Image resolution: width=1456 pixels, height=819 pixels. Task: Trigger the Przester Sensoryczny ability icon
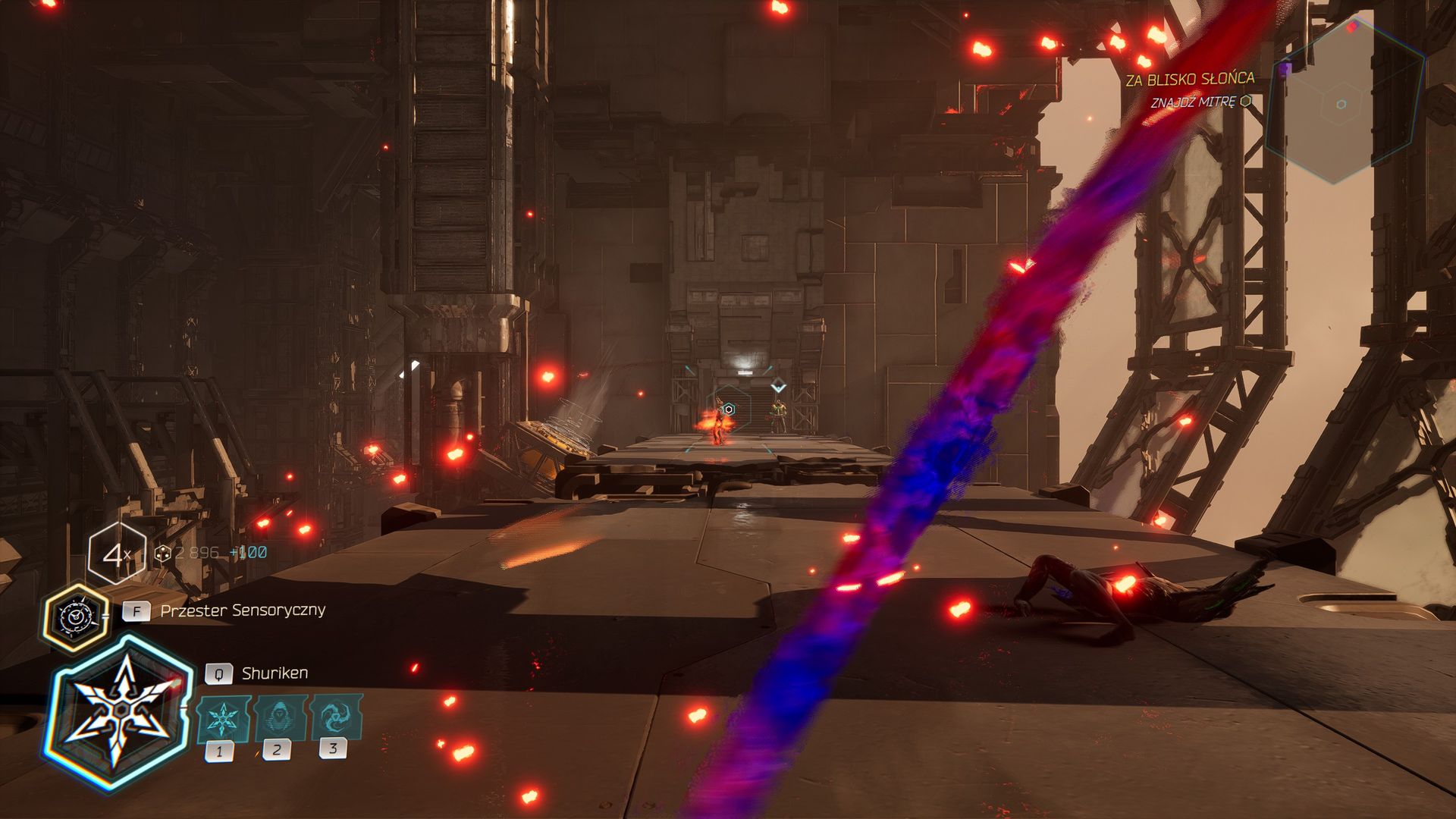click(x=76, y=617)
